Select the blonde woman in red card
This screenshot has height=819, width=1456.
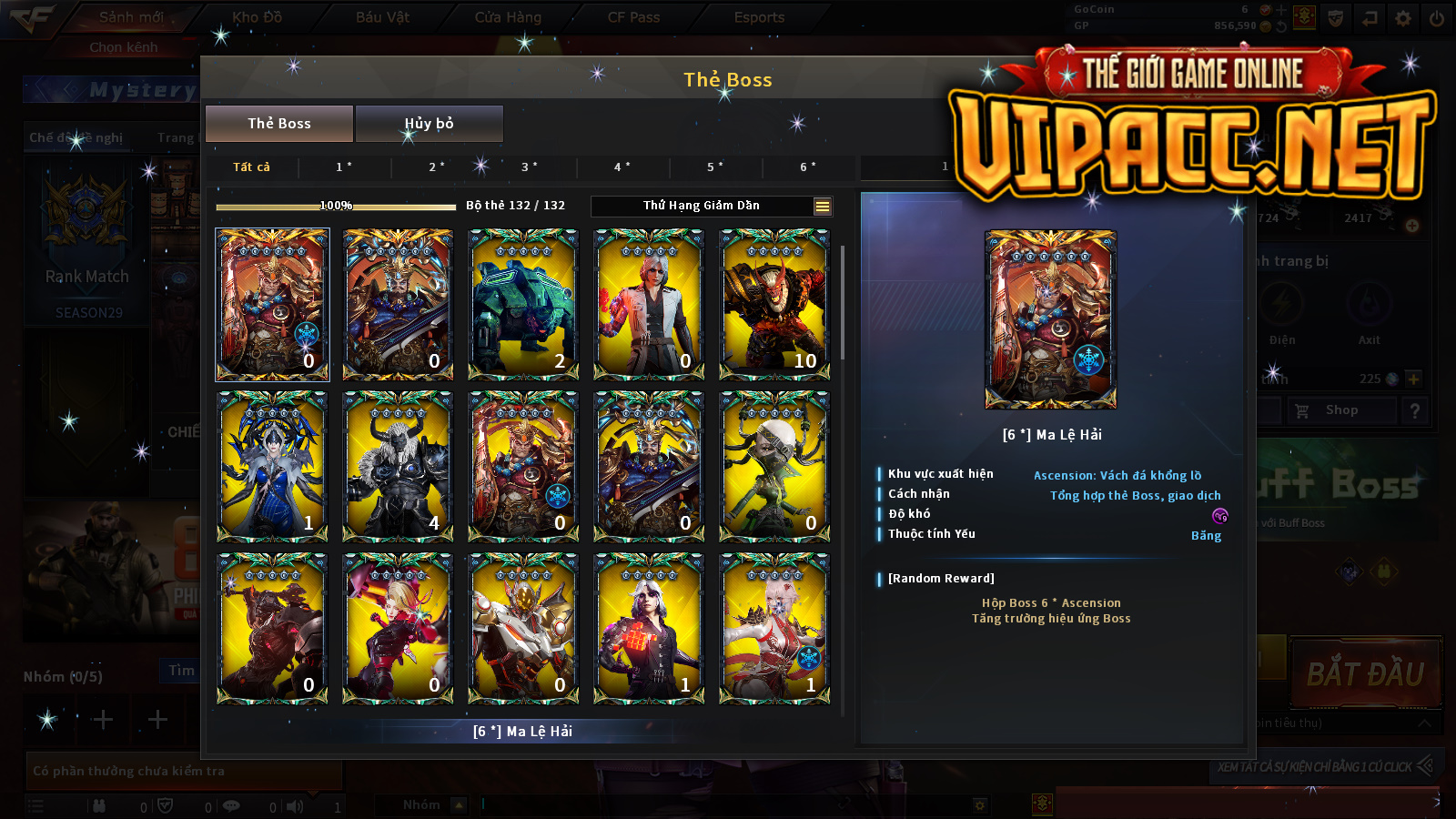(398, 628)
